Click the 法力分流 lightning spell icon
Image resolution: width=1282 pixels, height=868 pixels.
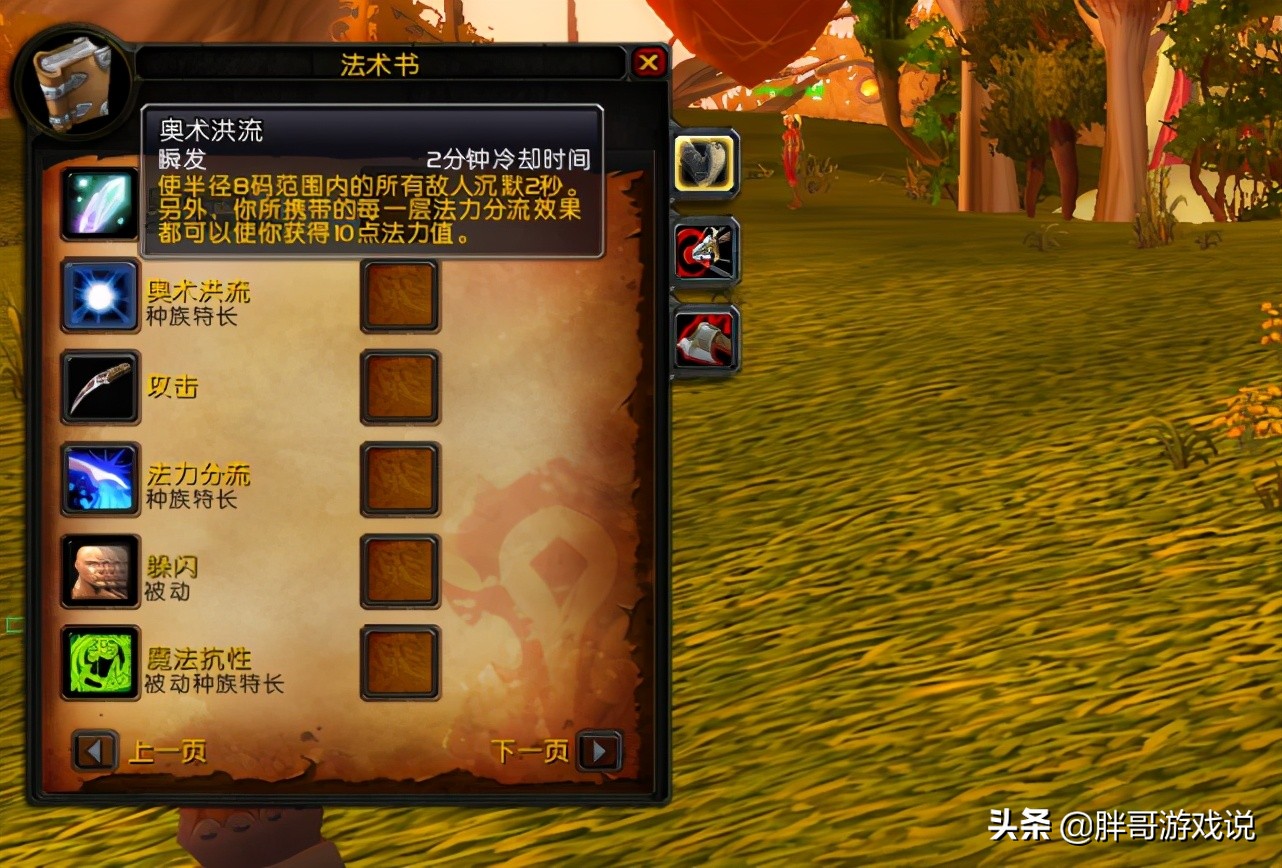tap(100, 480)
